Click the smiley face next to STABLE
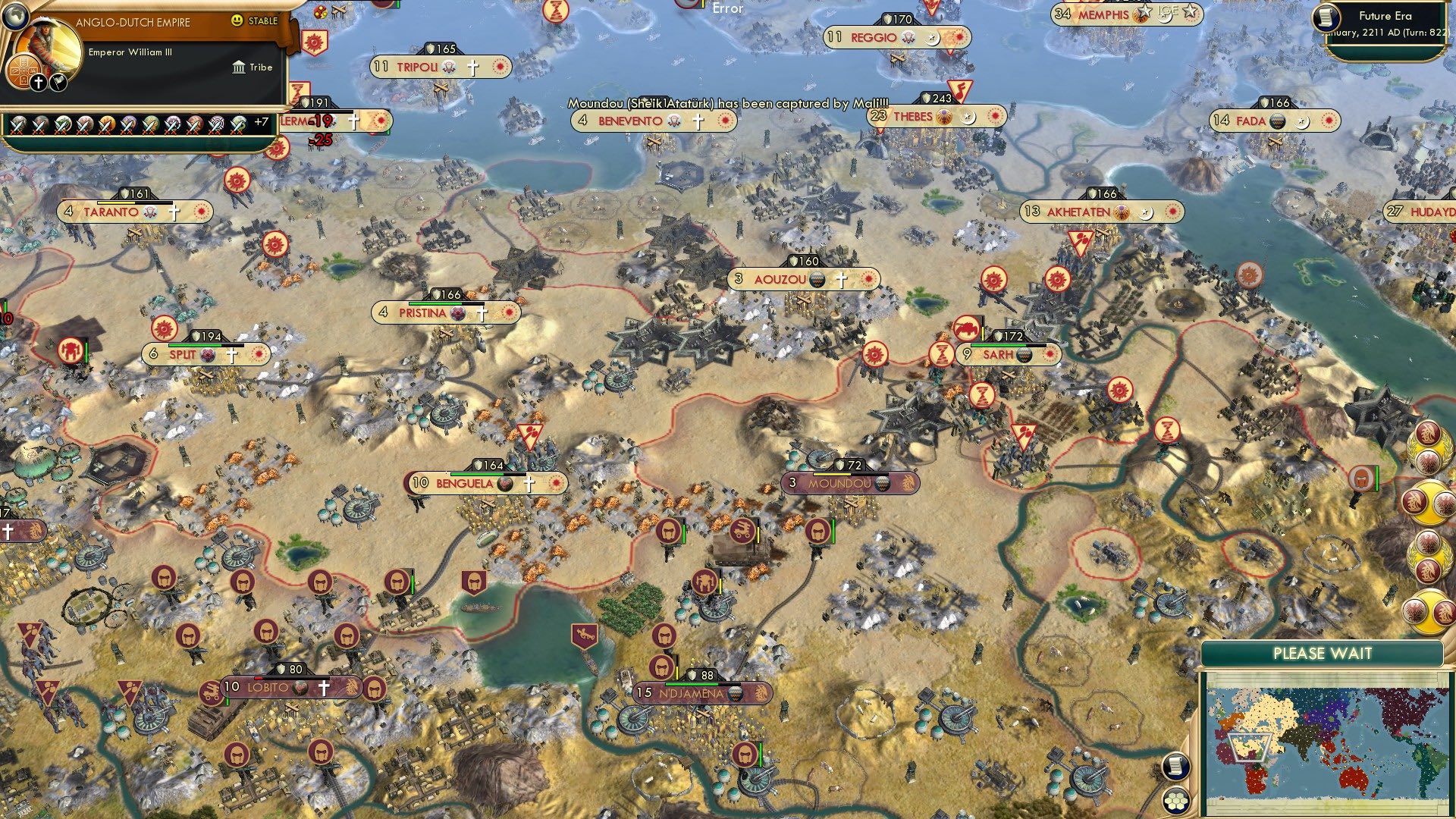 pyautogui.click(x=237, y=21)
